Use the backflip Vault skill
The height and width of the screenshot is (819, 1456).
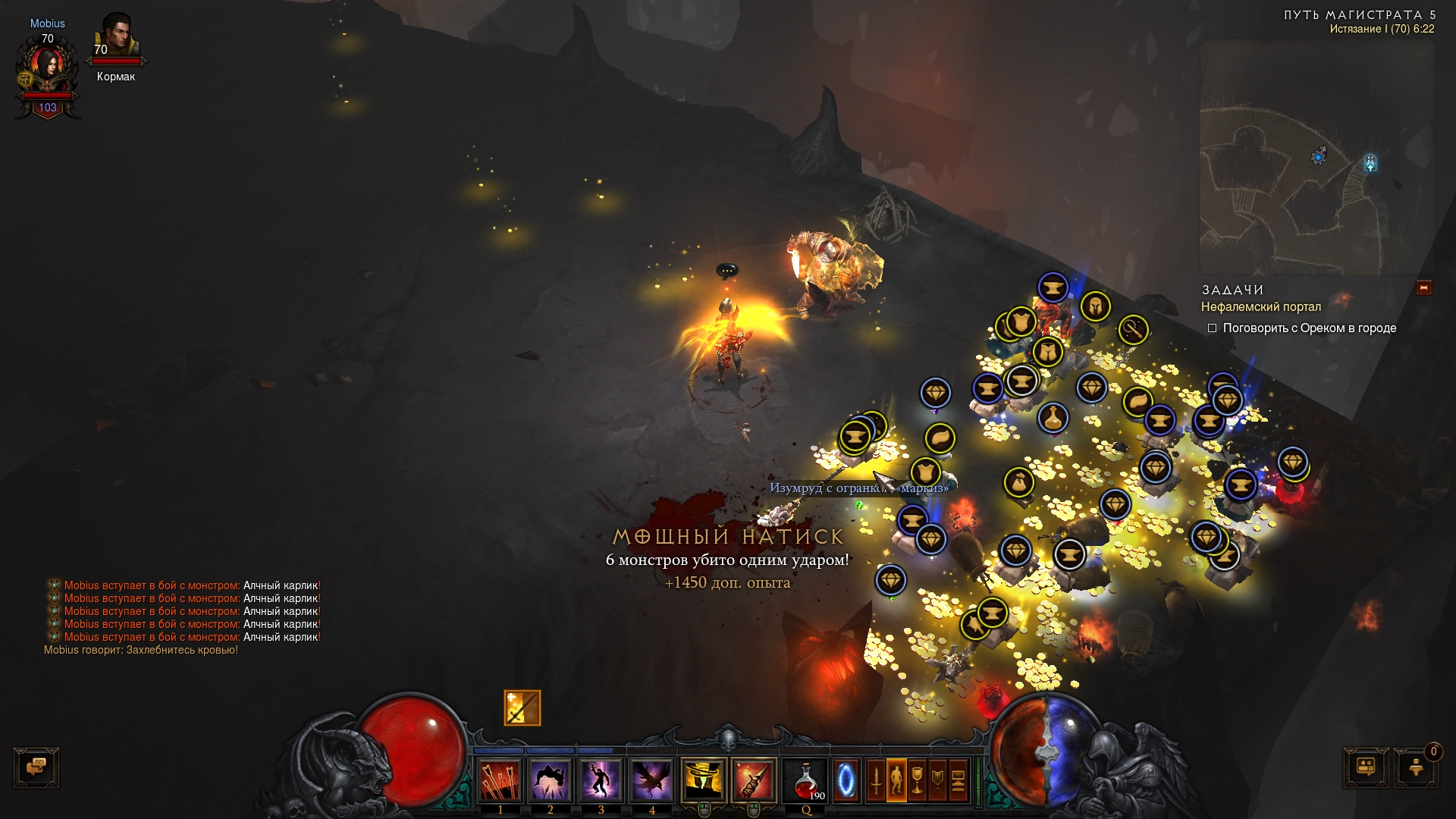click(551, 780)
